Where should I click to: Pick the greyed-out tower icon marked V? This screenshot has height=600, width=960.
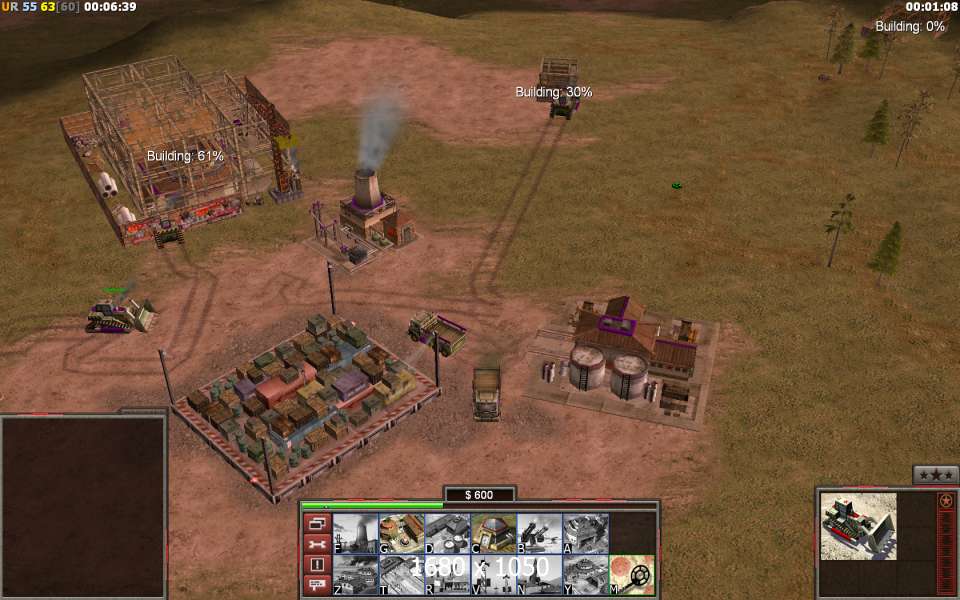(x=493, y=574)
